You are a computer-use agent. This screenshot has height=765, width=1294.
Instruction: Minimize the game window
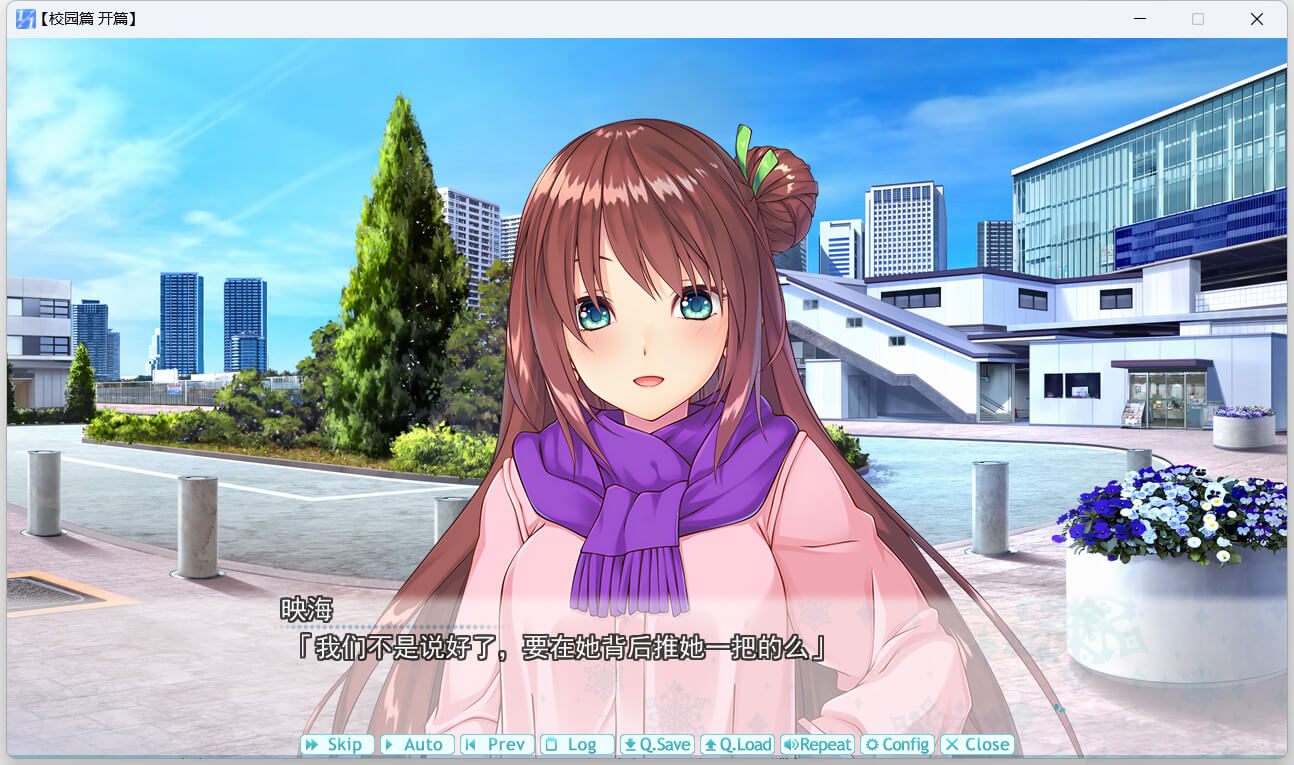(1139, 19)
